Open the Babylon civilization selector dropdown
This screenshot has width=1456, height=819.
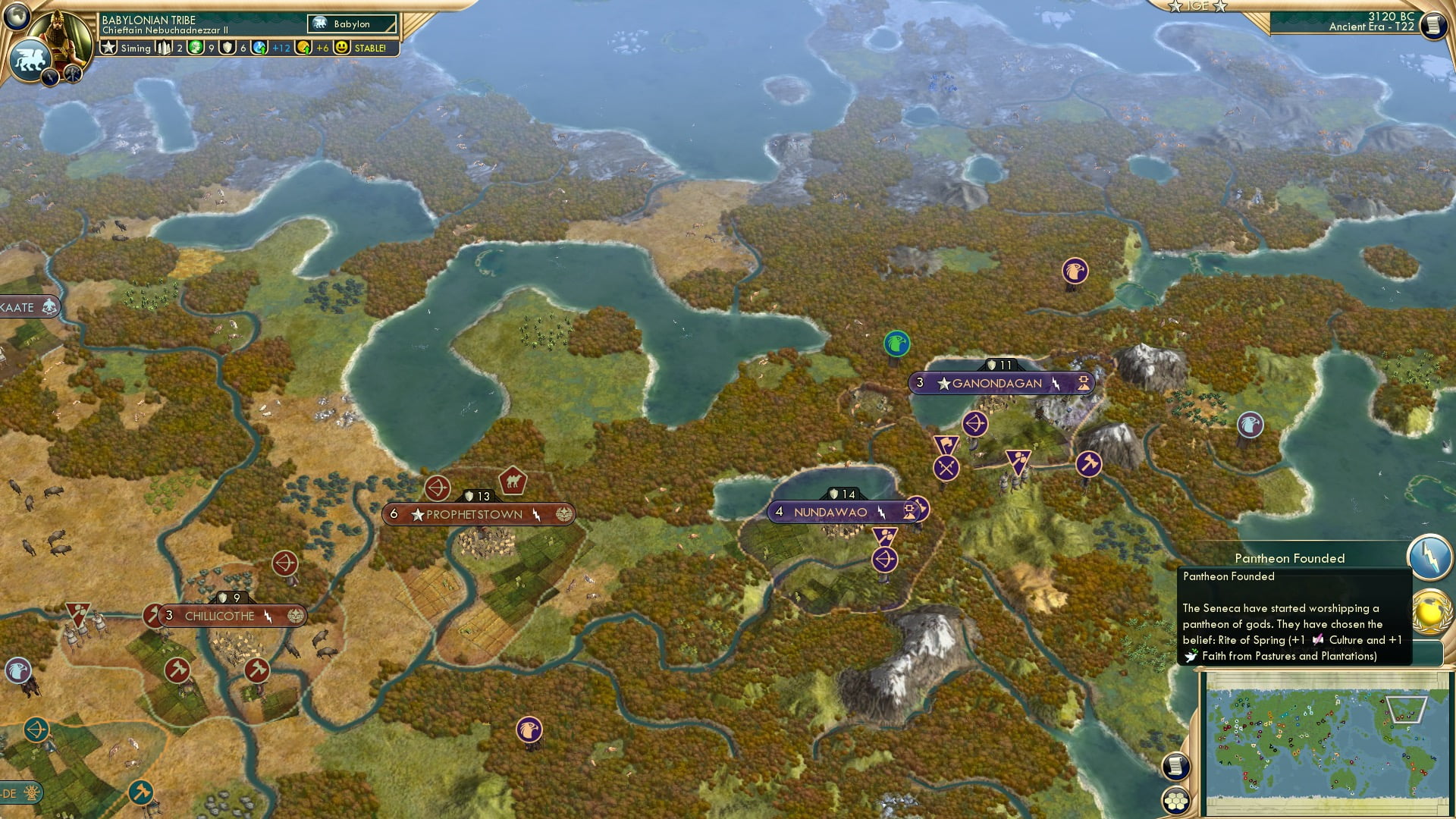[x=350, y=24]
